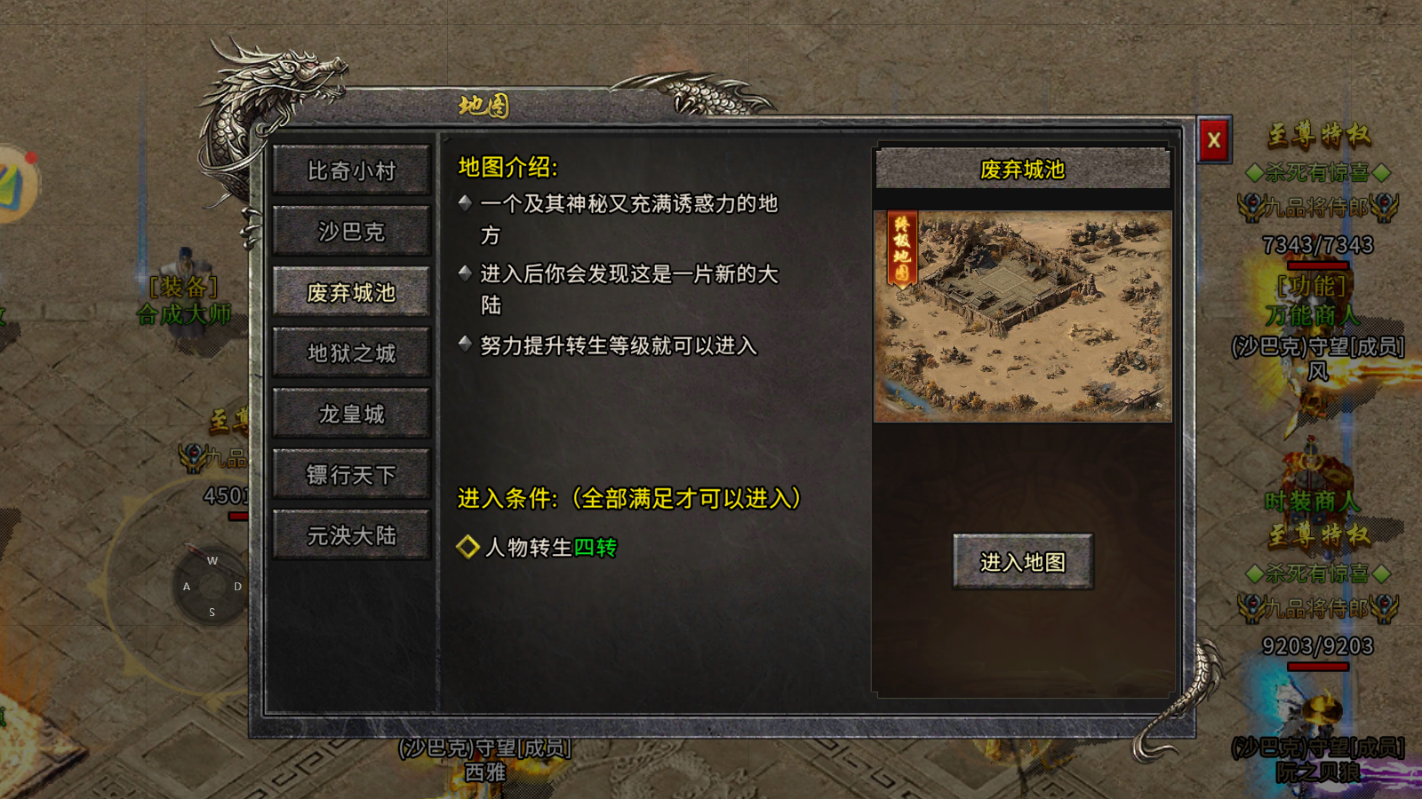Select the 元泱大陆 map entry
Image resolution: width=1422 pixels, height=799 pixels.
click(351, 535)
